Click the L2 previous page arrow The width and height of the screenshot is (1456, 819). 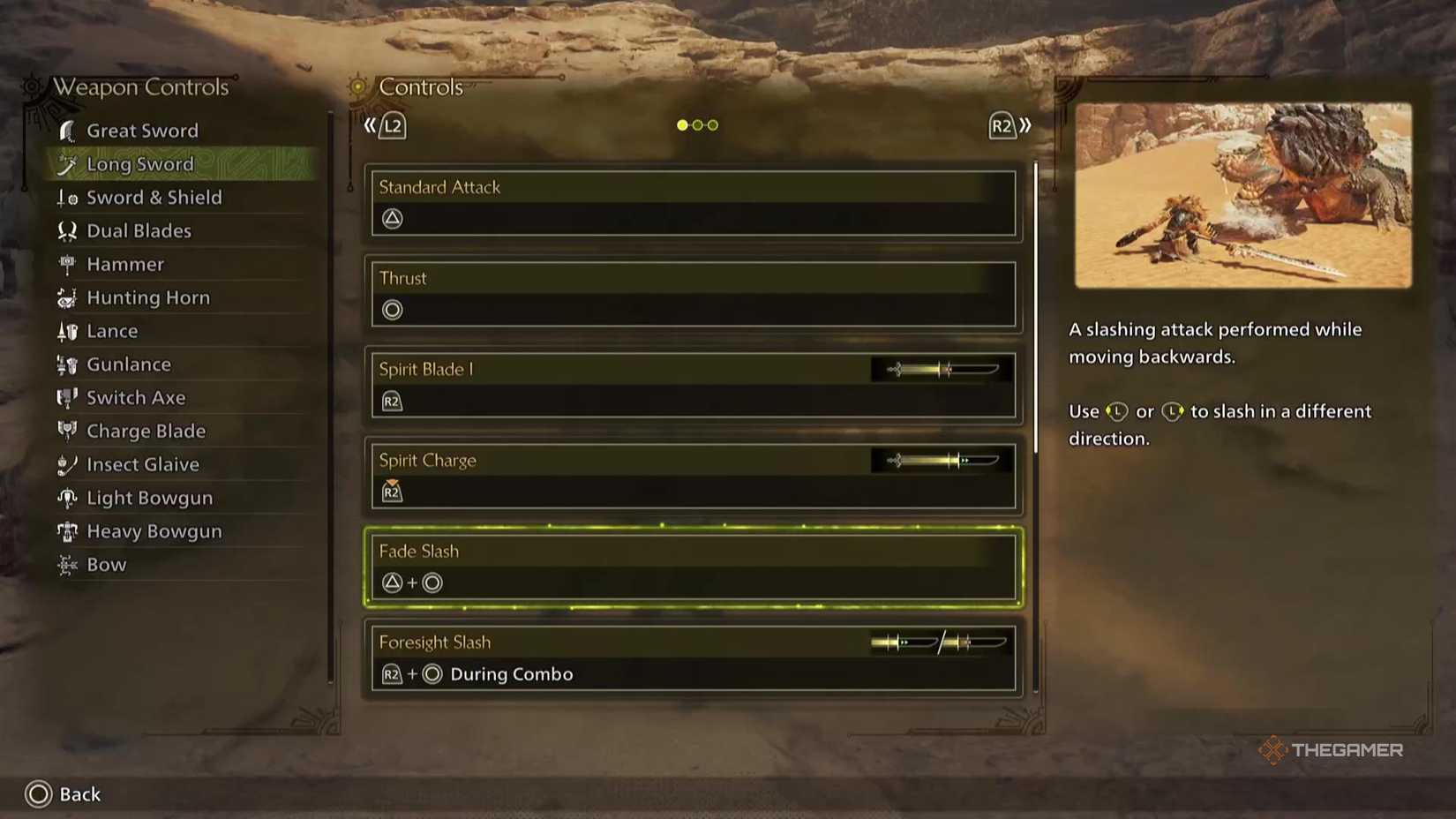[x=383, y=125]
